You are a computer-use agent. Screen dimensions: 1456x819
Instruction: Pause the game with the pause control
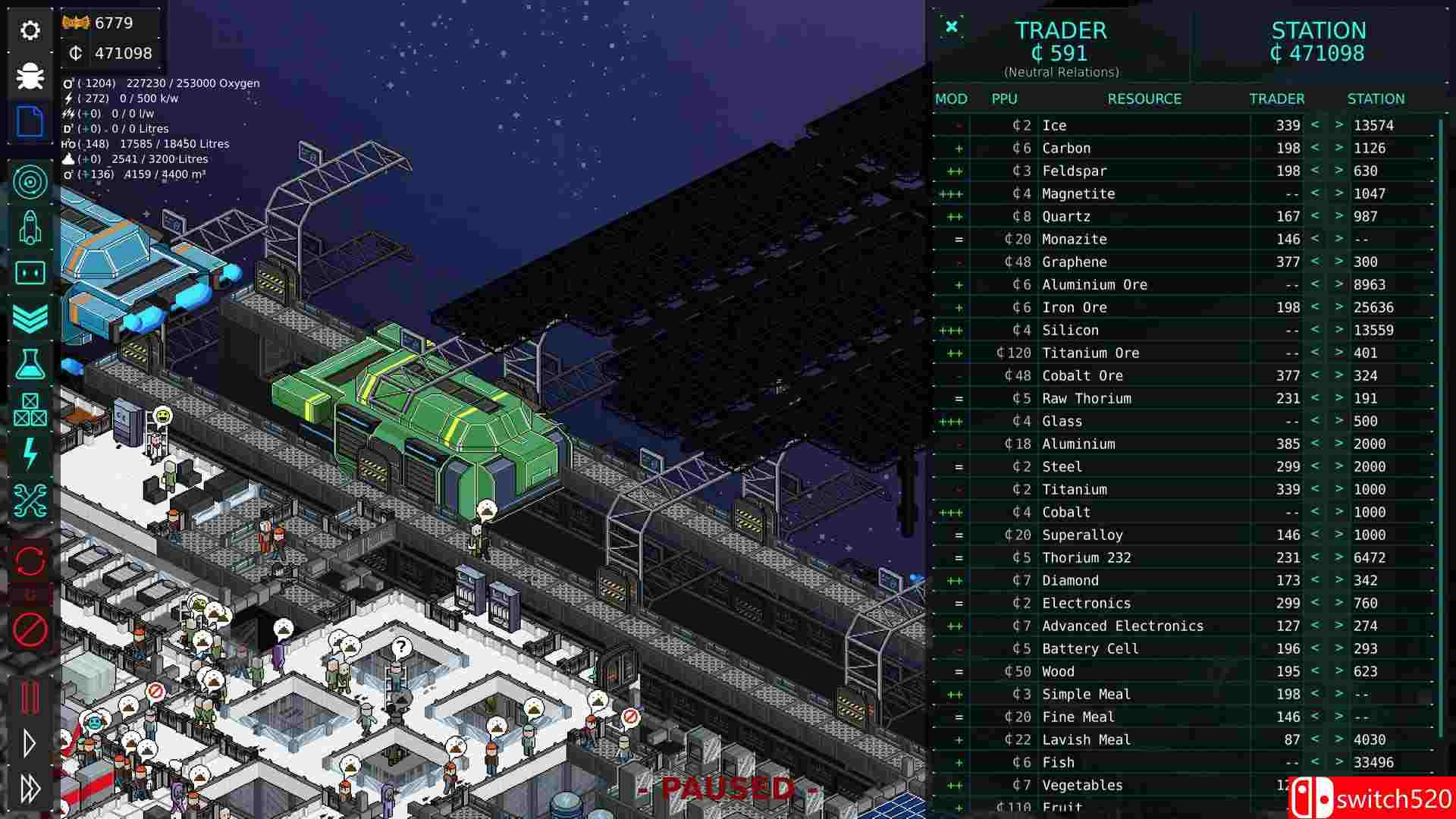(x=30, y=698)
